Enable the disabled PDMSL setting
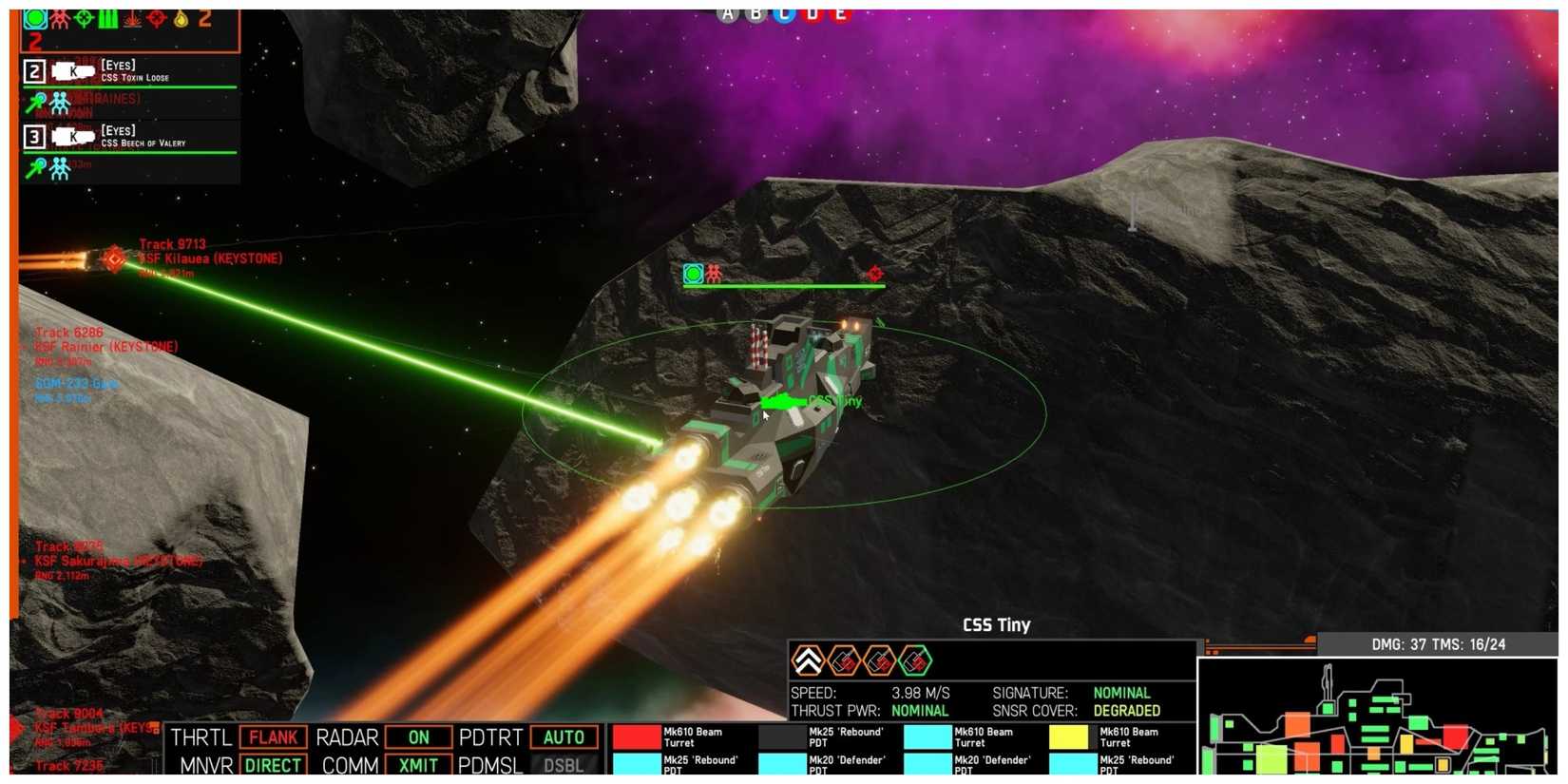 pyautogui.click(x=564, y=765)
